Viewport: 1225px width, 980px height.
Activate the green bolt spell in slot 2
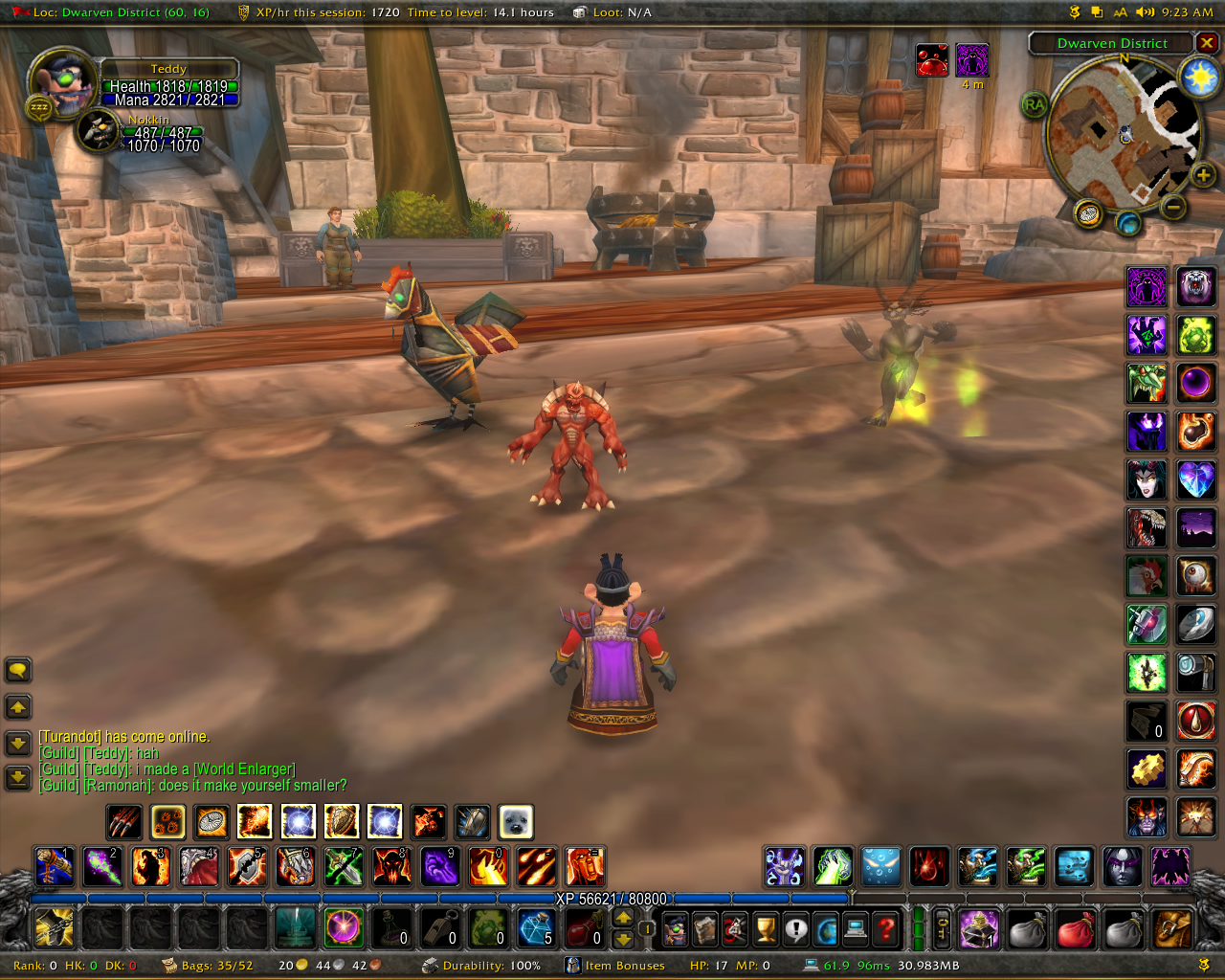coord(102,866)
